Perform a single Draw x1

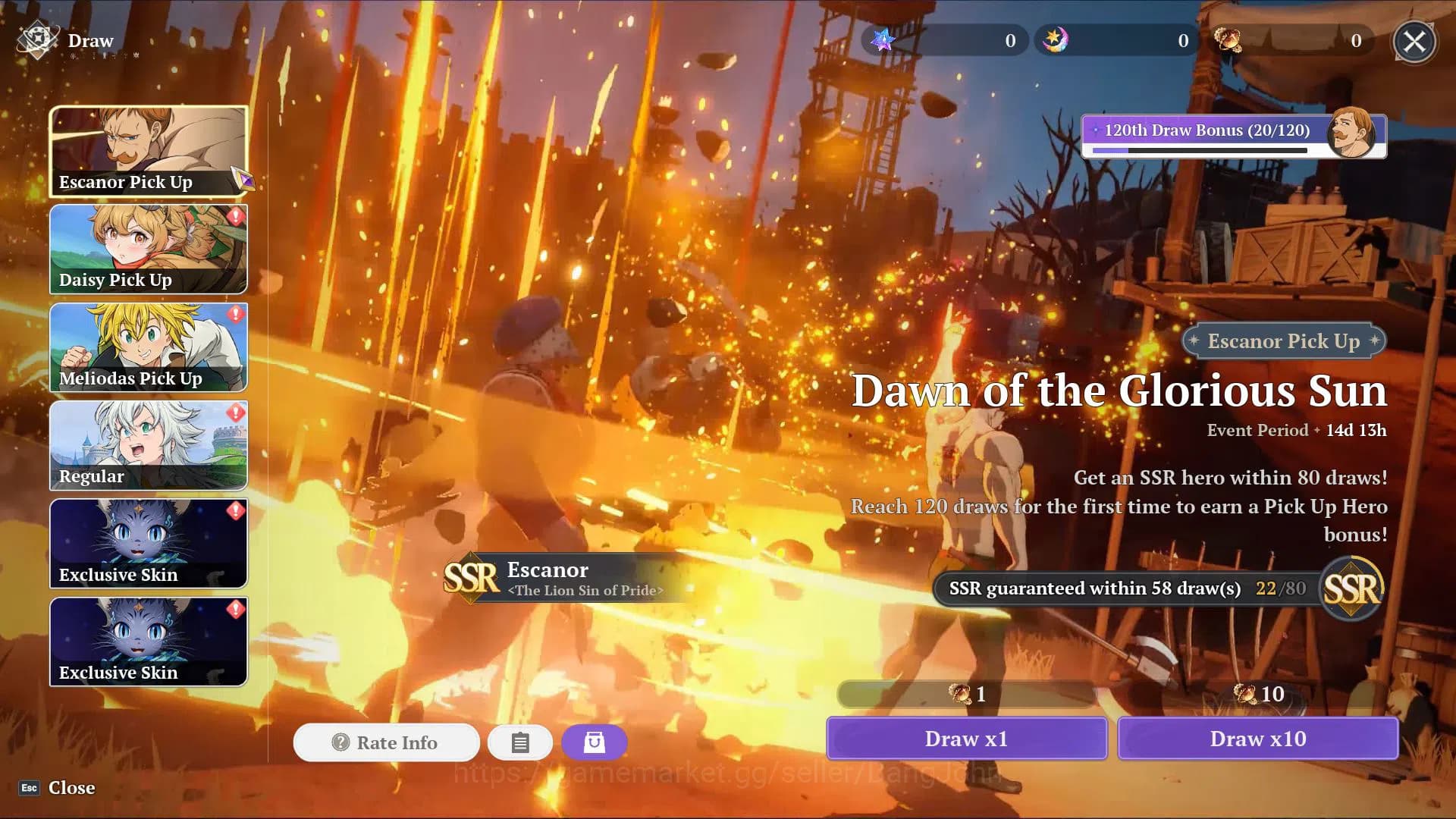966,739
